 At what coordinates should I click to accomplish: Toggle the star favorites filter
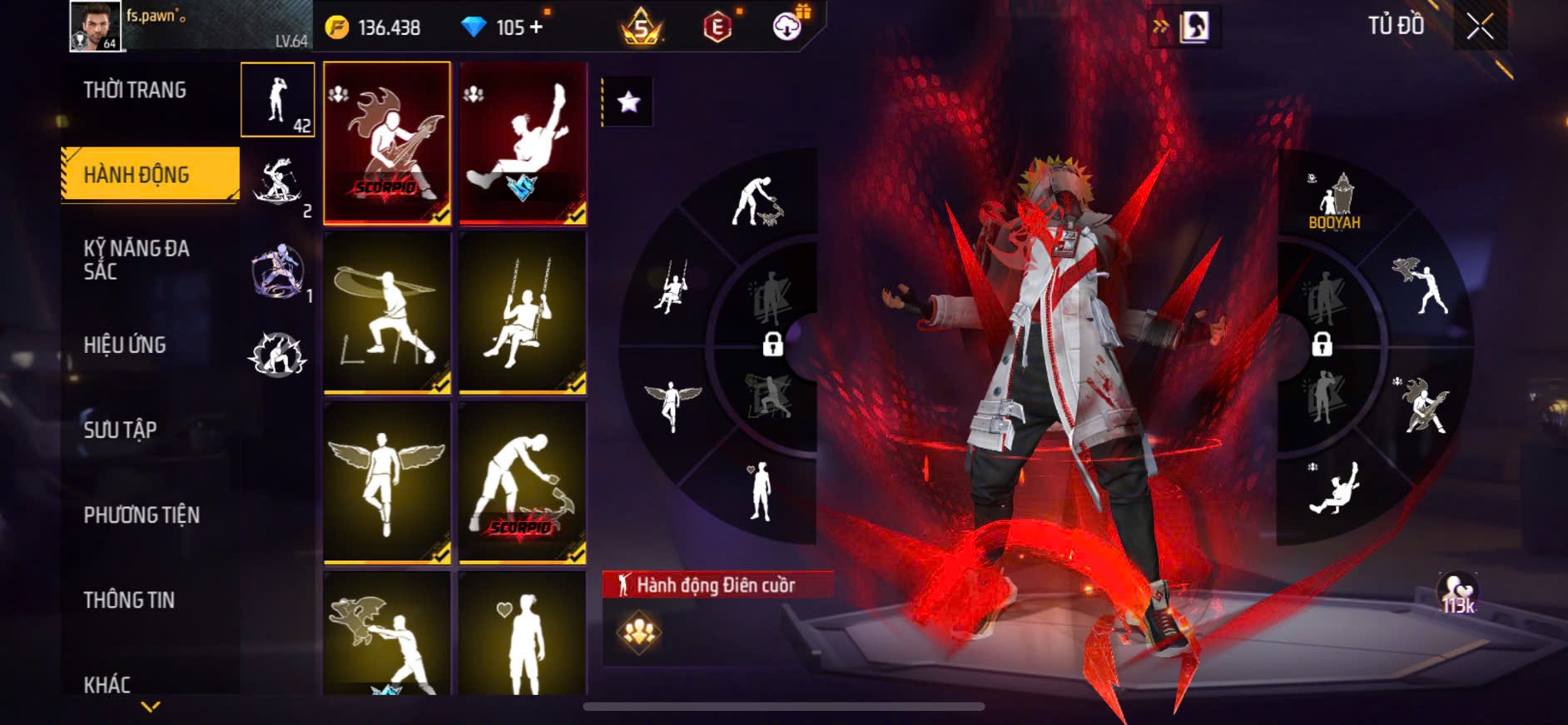[628, 102]
